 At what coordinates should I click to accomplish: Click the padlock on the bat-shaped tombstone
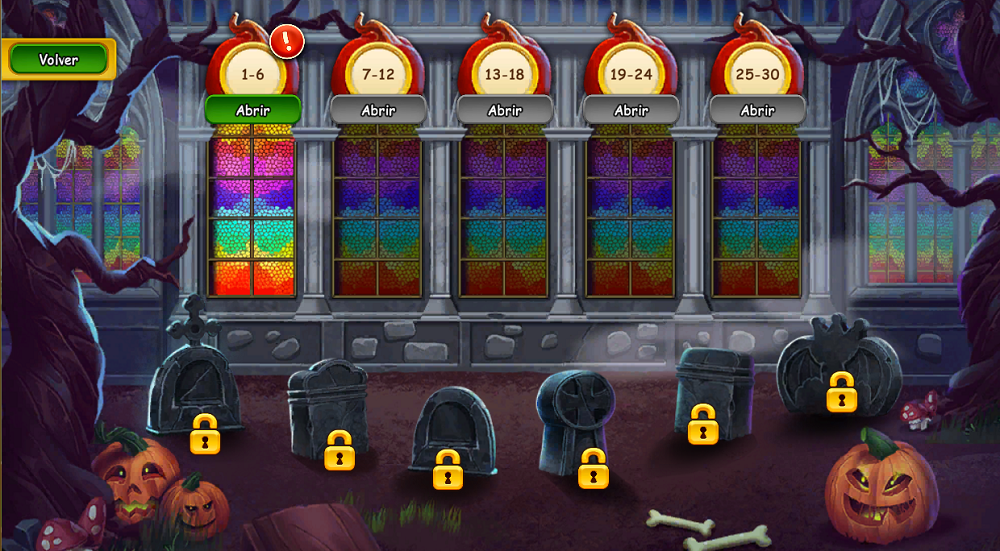point(842,392)
